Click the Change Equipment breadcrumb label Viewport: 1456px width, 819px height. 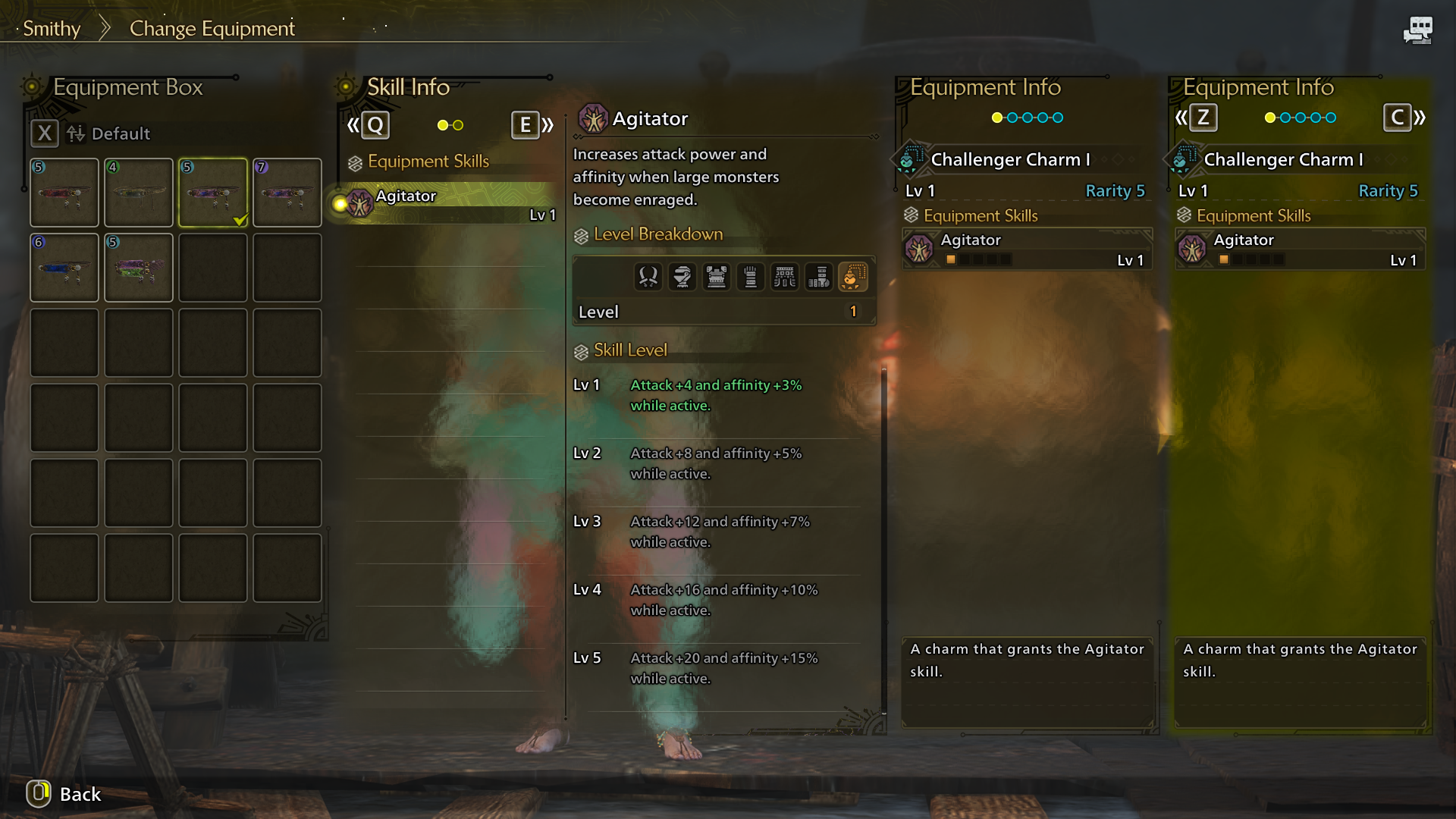pyautogui.click(x=212, y=28)
